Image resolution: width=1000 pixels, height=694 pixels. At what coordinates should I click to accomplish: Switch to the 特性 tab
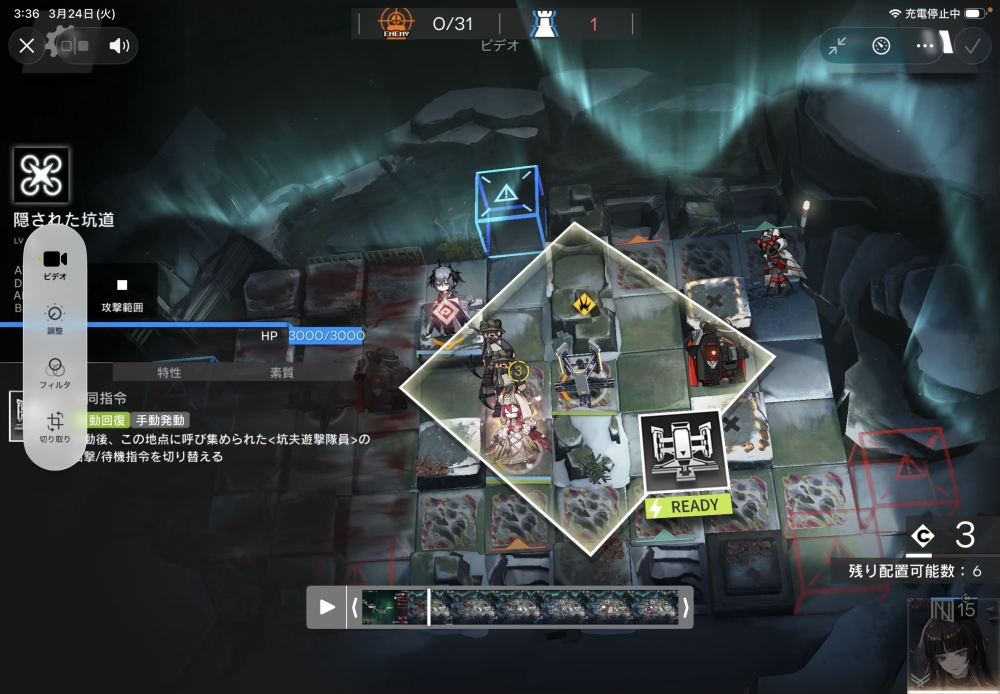[x=169, y=373]
